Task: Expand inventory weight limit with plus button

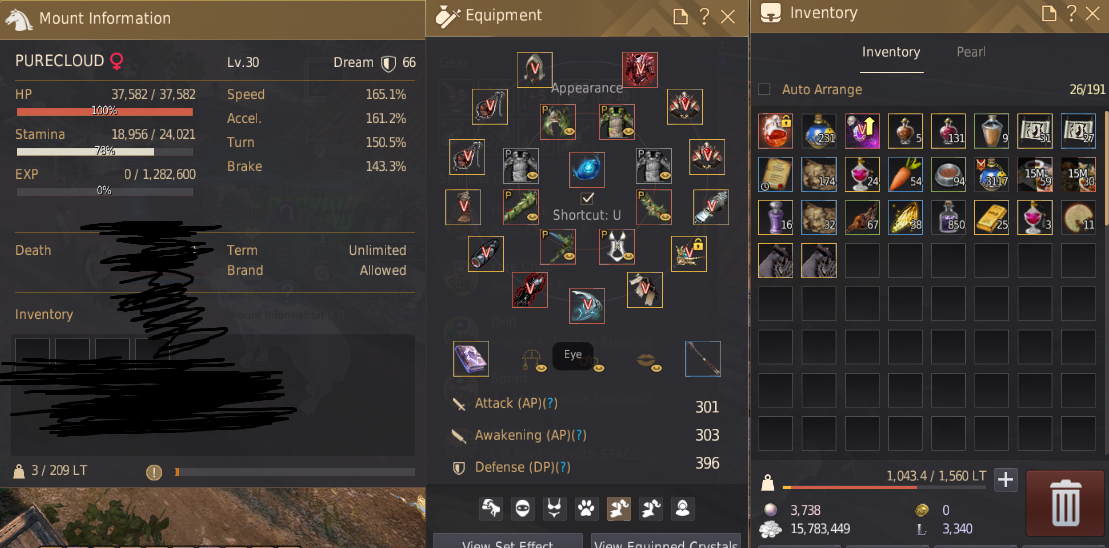Action: pos(1005,479)
